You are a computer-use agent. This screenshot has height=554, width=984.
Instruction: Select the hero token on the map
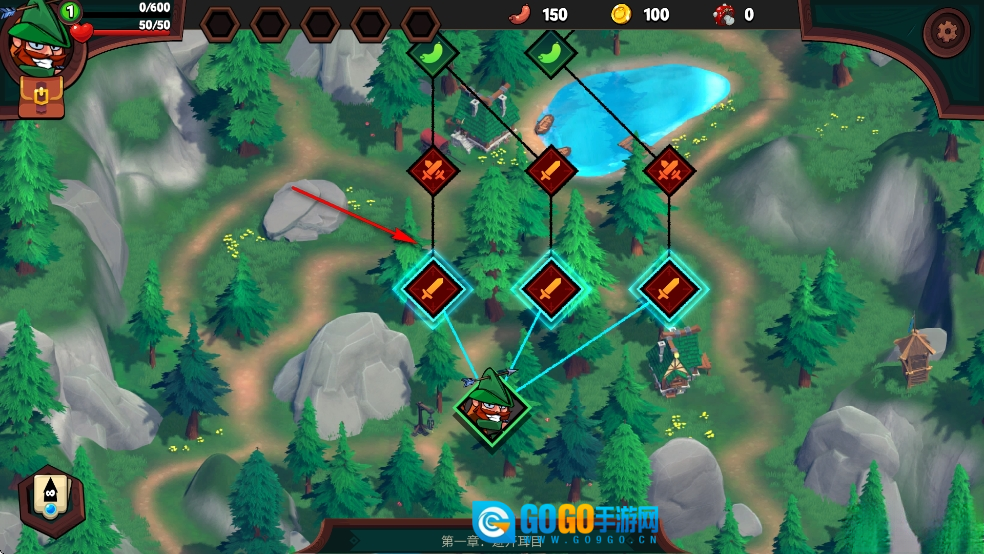tap(490, 406)
